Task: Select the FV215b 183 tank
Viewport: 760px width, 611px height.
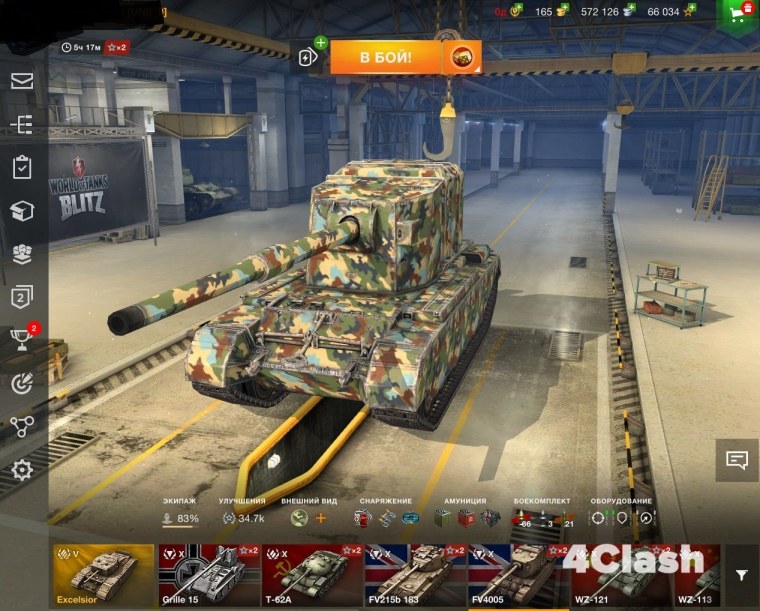Action: [x=415, y=576]
